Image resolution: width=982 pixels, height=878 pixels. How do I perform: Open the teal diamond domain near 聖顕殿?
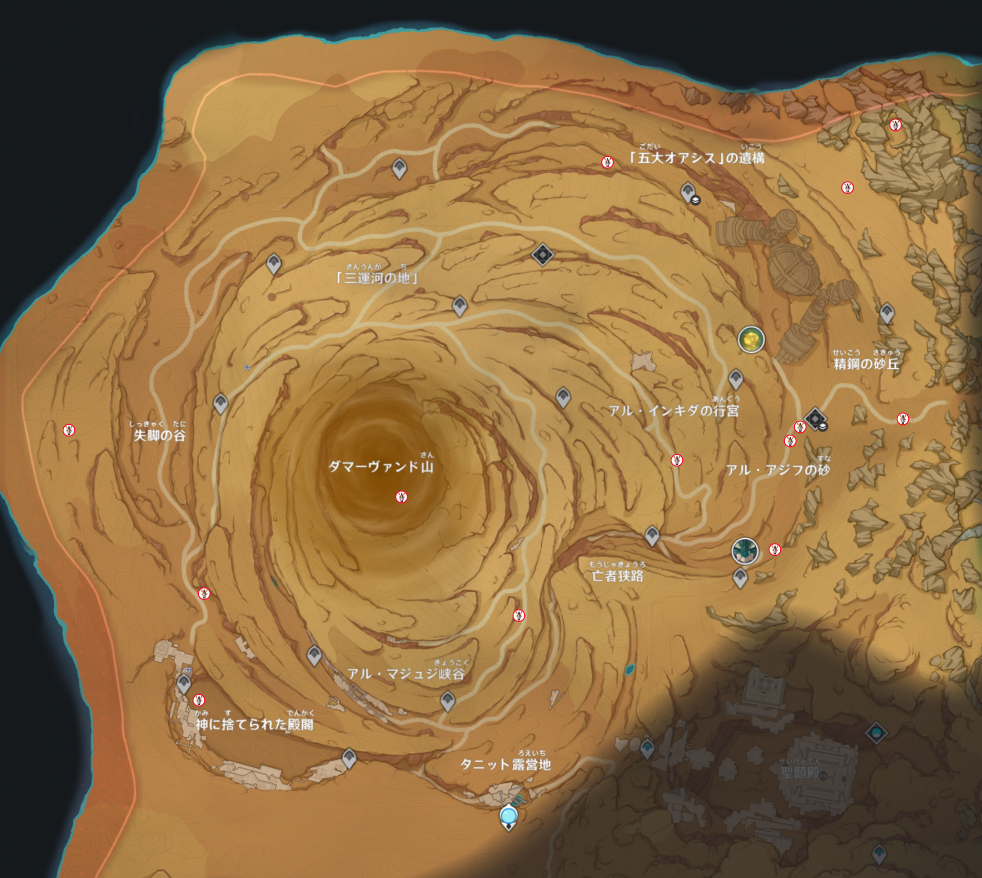pyautogui.click(x=876, y=733)
